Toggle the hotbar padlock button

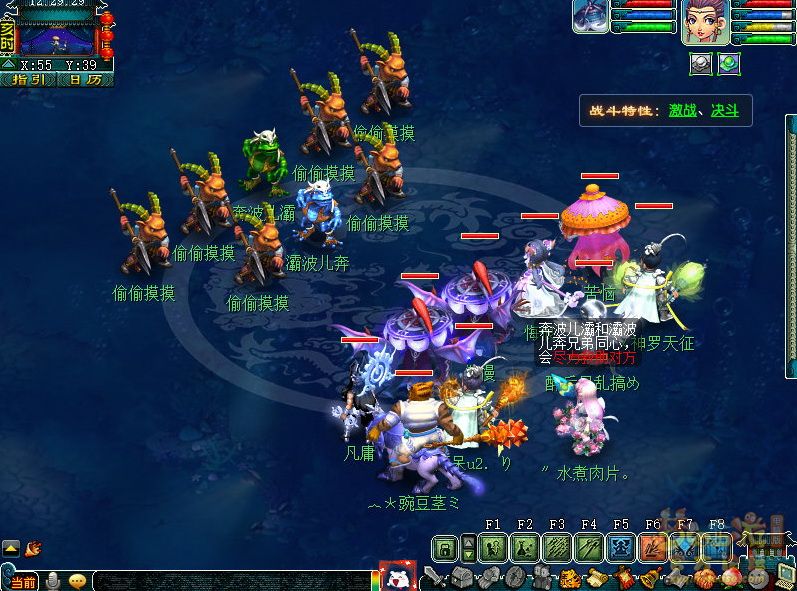point(445,548)
